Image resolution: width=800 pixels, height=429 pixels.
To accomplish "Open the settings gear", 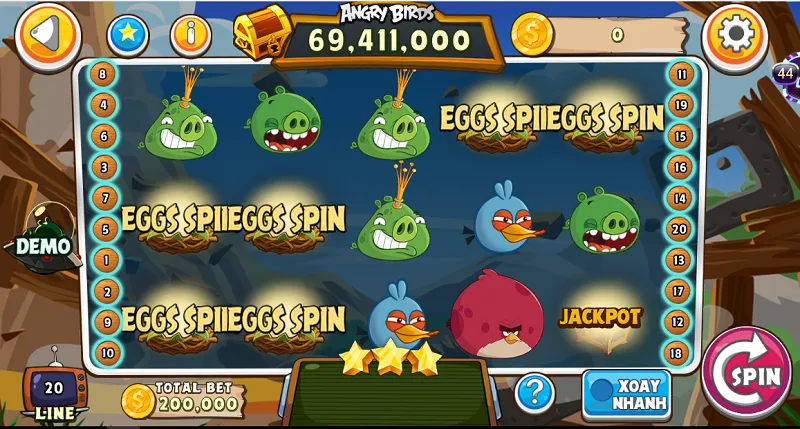I will click(735, 35).
